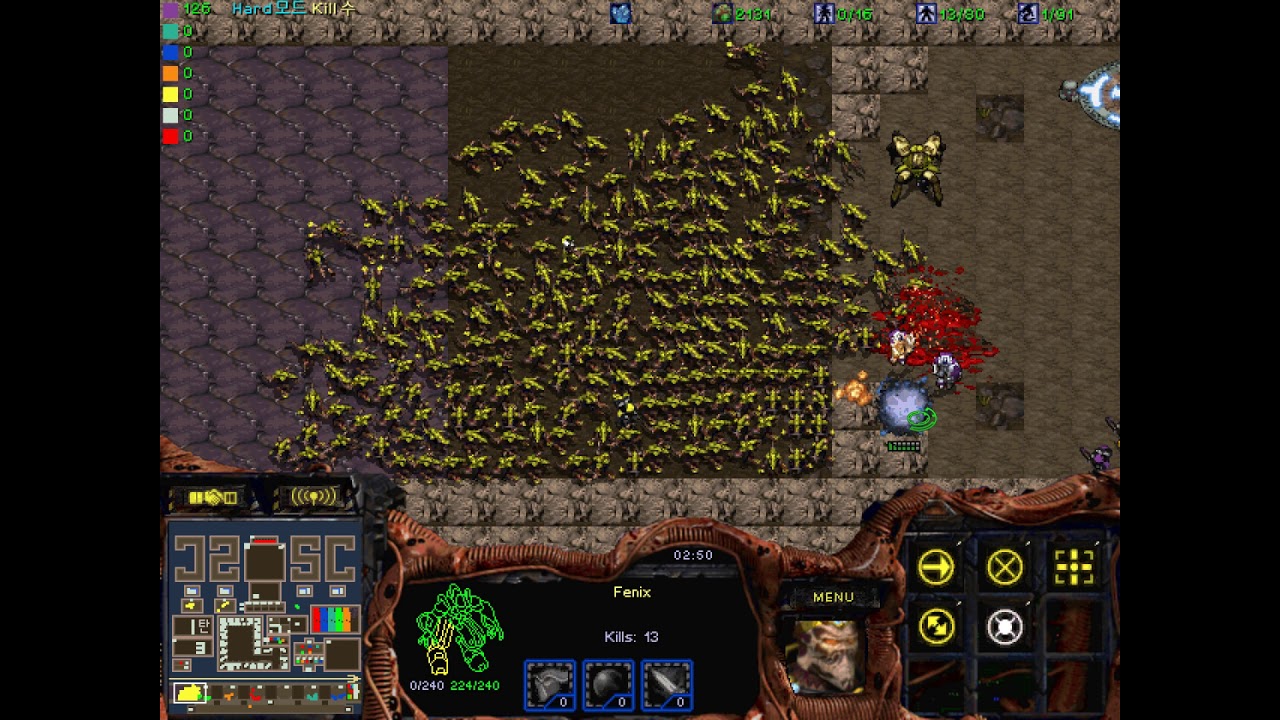The image size is (1280, 720).
Task: Activate the Hold Position command
Action: tap(1005, 627)
